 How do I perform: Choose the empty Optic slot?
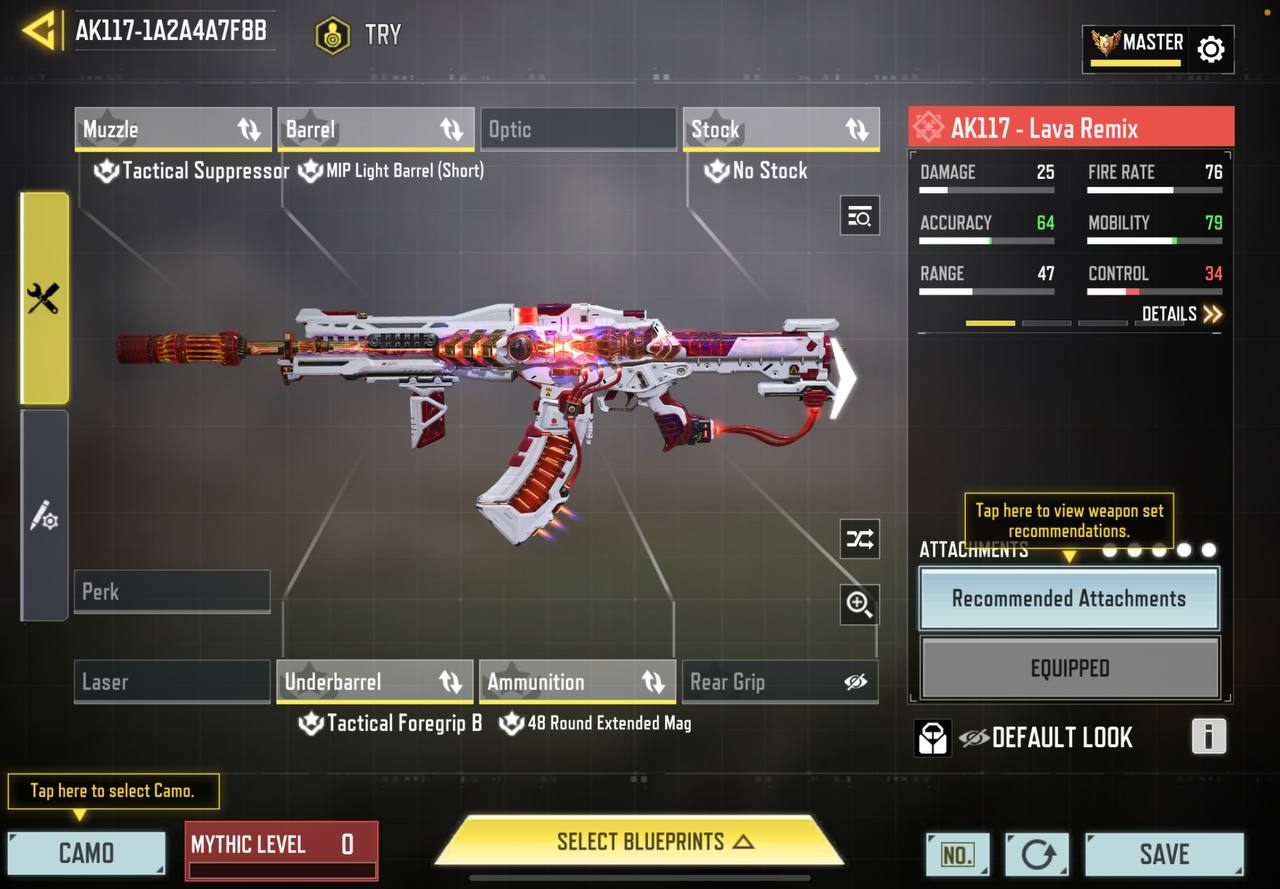[578, 130]
